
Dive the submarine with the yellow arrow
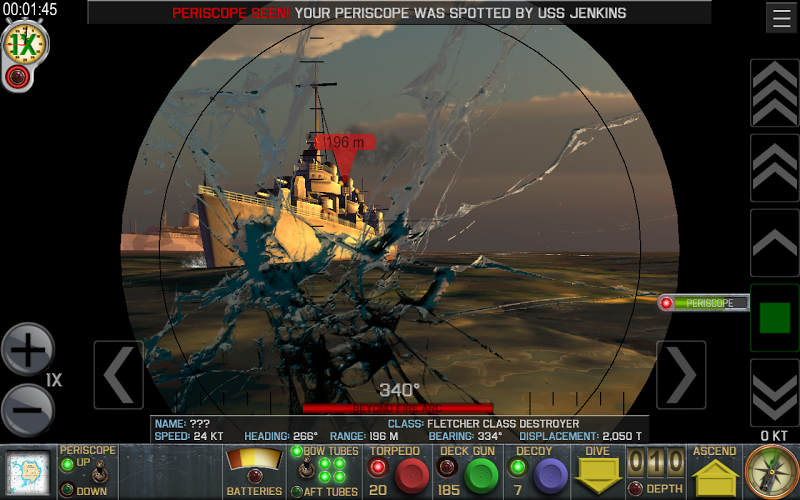click(x=596, y=477)
